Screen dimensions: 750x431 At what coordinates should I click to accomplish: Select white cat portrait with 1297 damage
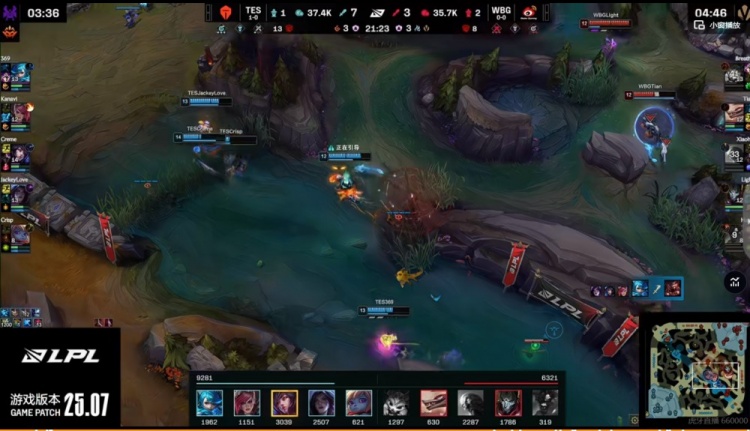(396, 403)
